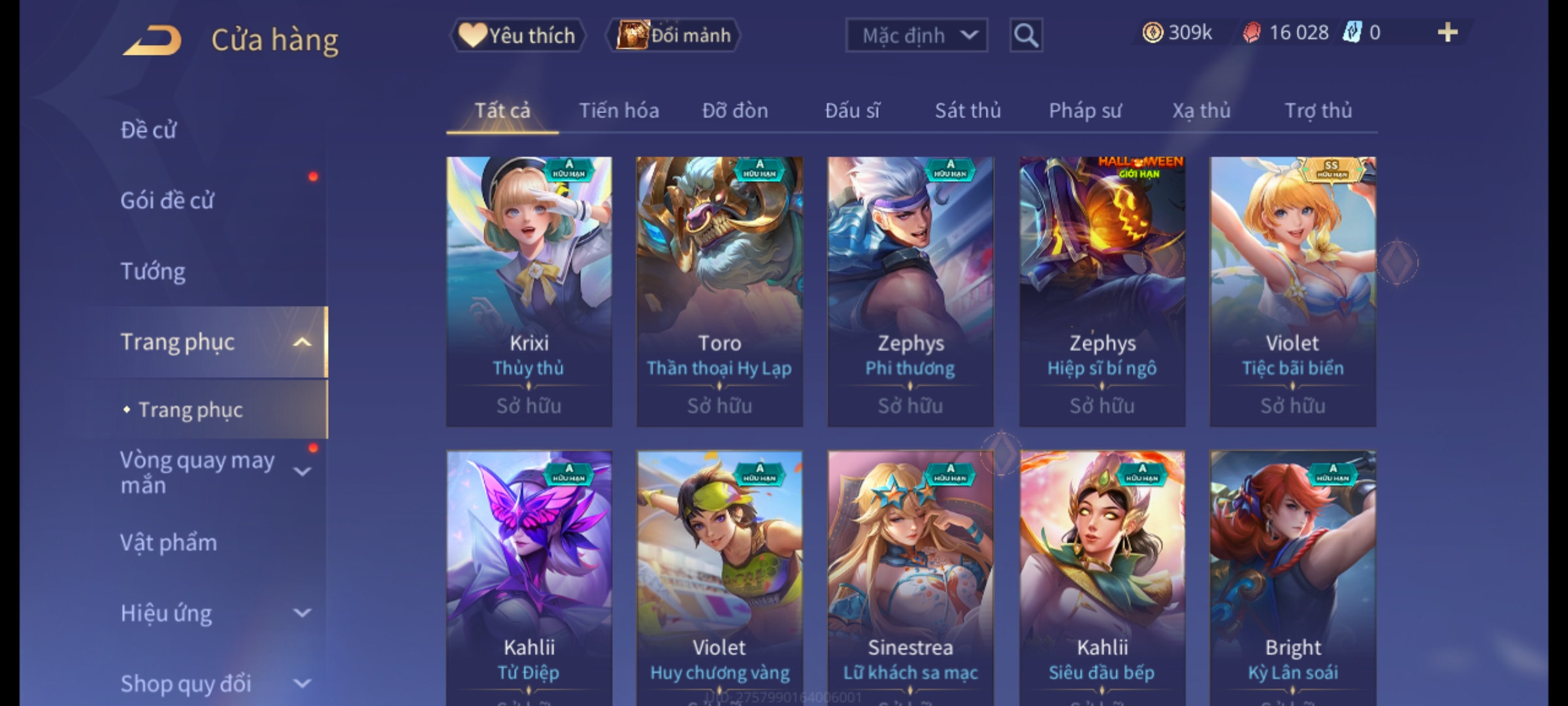Expand the Mặc định sort dropdown
Image resolution: width=1568 pixels, height=706 pixels.
916,35
